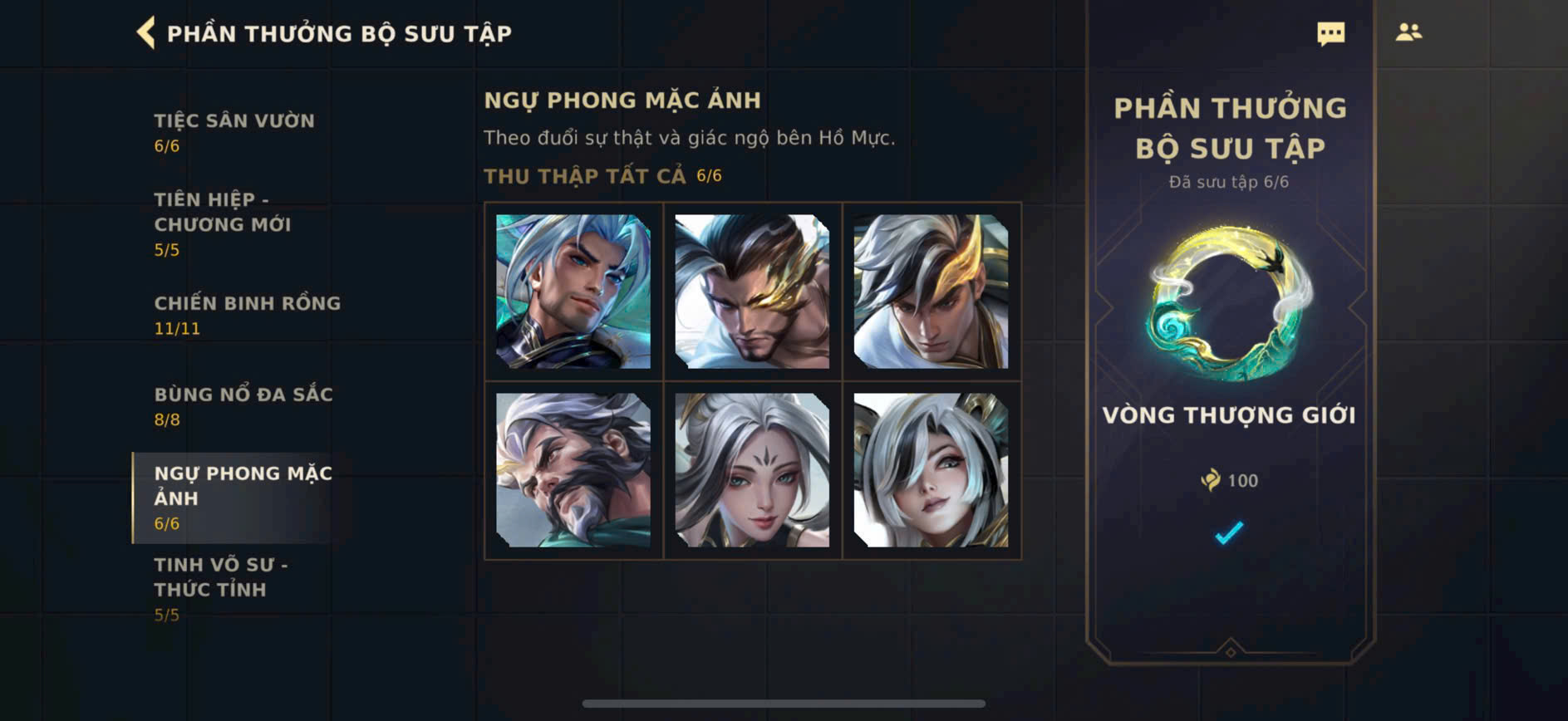The height and width of the screenshot is (721, 1568).
Task: Open the Tiệc Sân Vườn collection
Action: tap(233, 131)
